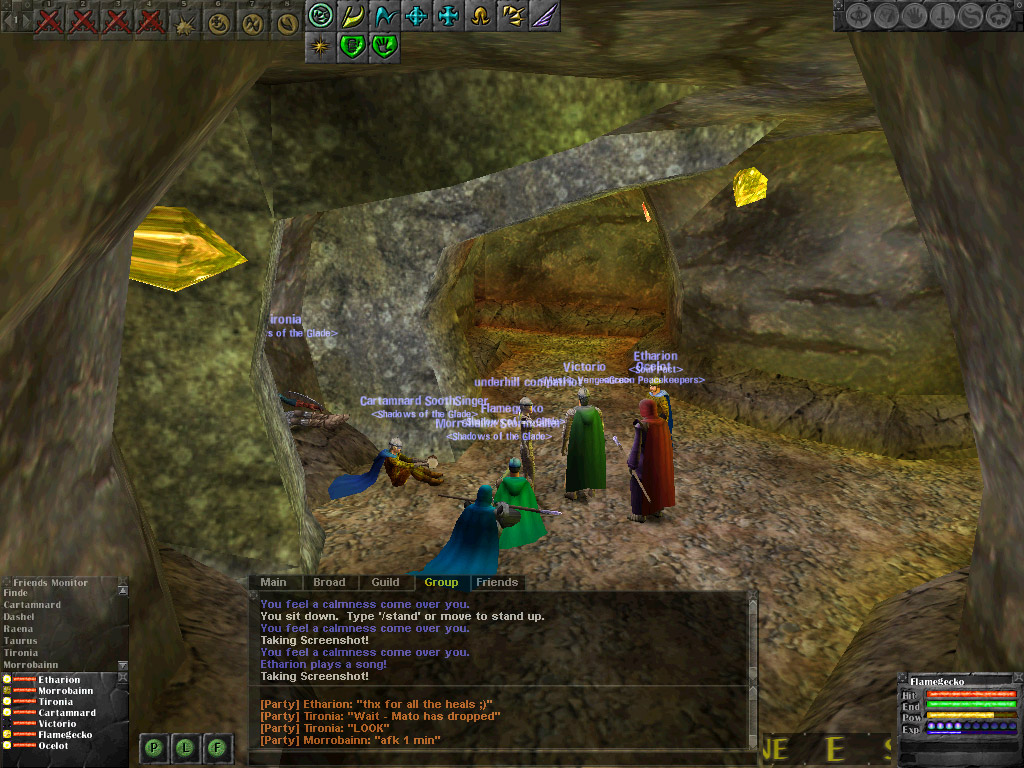Click Dashel in the Friends Monitor
Image resolution: width=1024 pixels, height=768 pixels.
18,617
